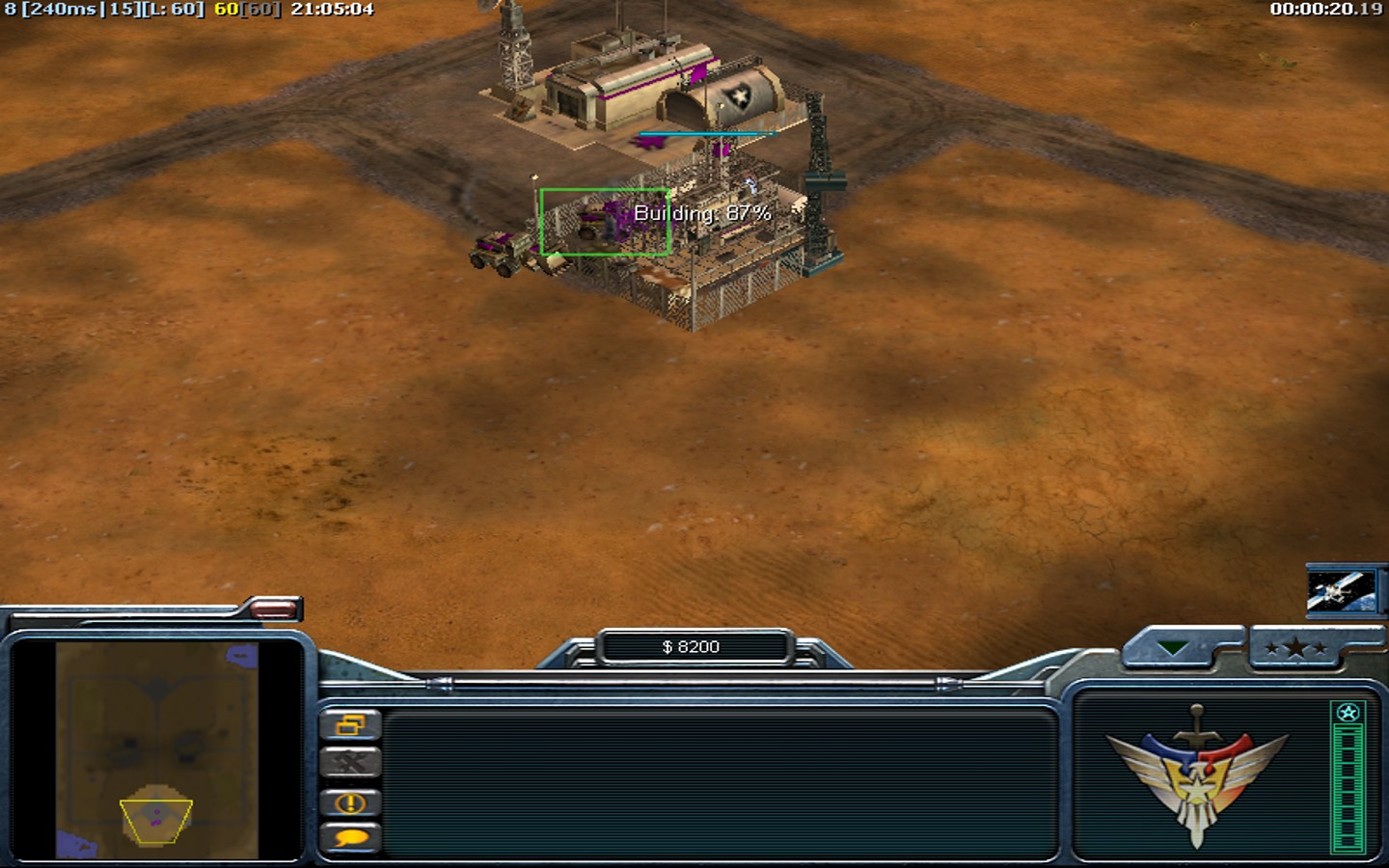Click the minimap radar display

[x=156, y=750]
